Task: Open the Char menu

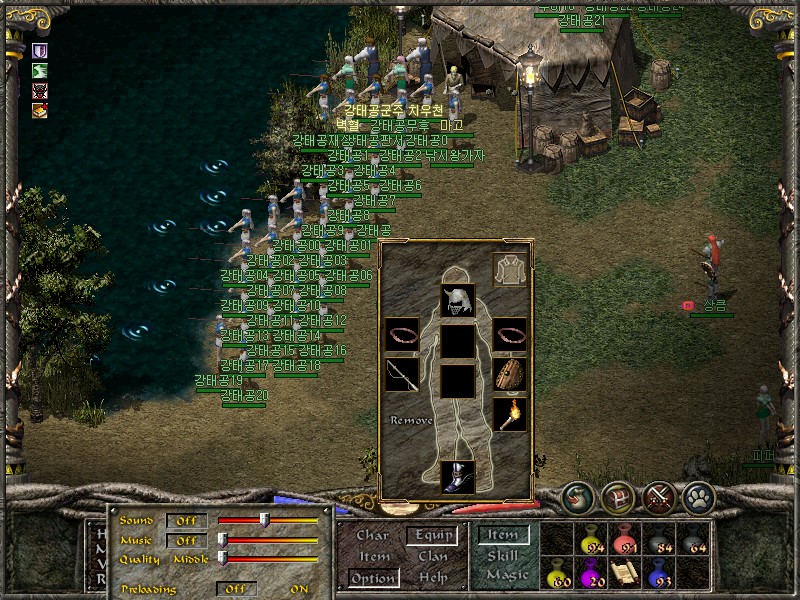Action: 373,536
